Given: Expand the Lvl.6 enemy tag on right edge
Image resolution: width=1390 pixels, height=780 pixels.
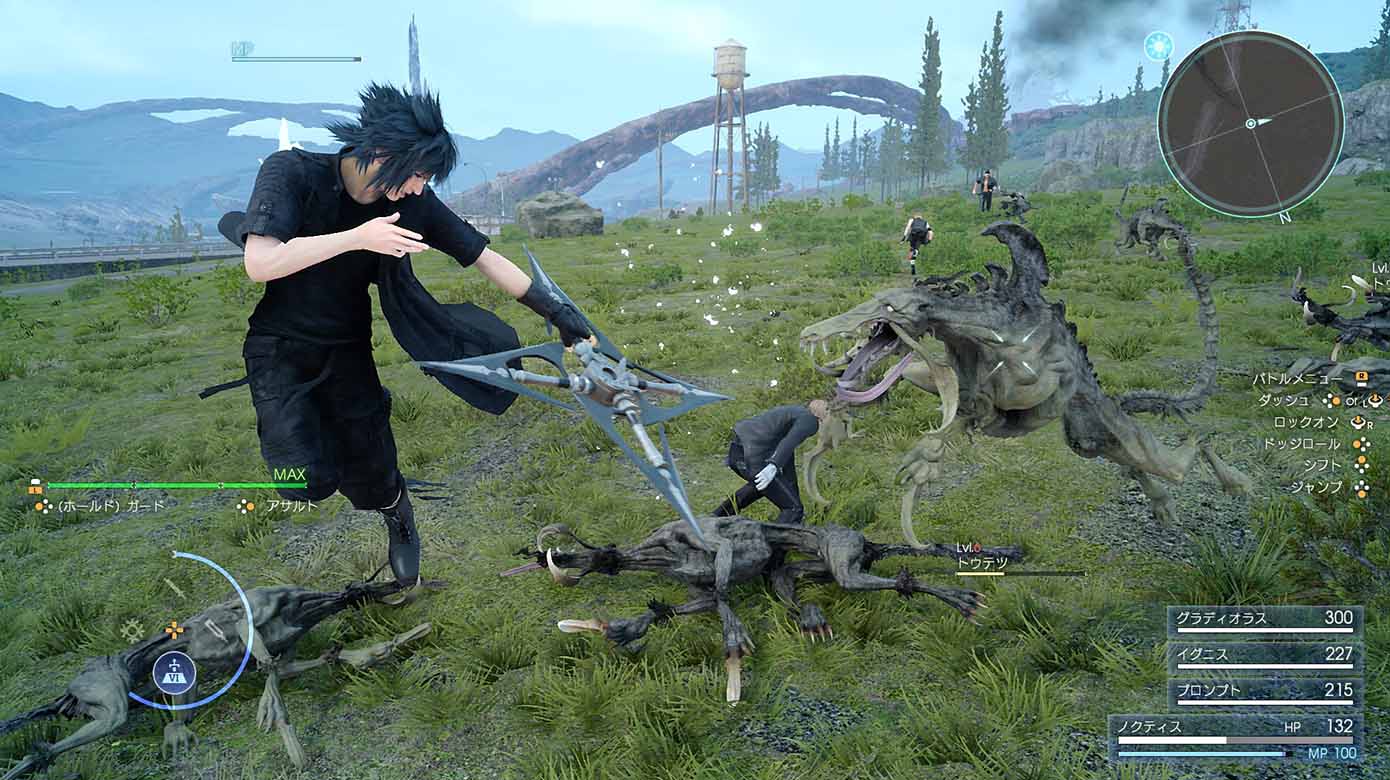Looking at the screenshot, I should [1378, 270].
